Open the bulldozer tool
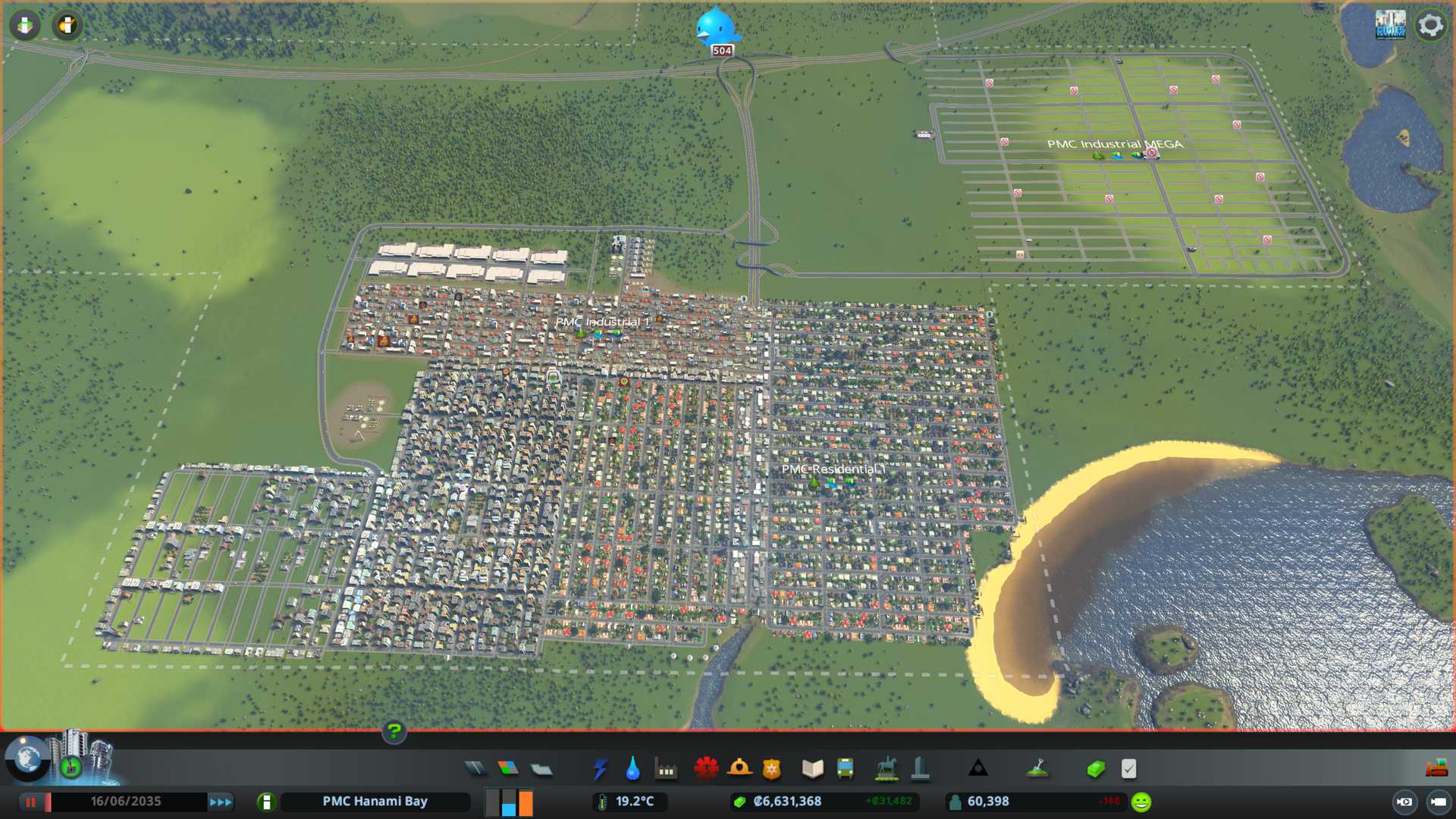Screen dimensions: 1456x819 click(1436, 769)
